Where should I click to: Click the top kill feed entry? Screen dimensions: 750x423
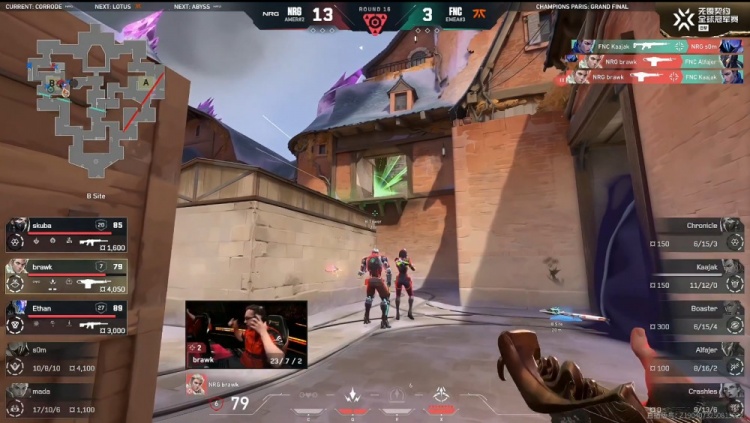(x=644, y=46)
